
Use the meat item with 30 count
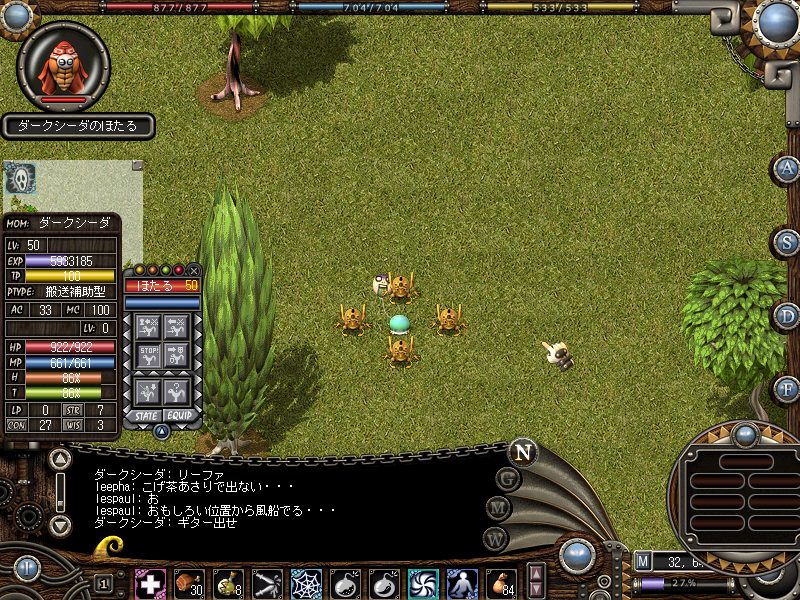pyautogui.click(x=189, y=583)
